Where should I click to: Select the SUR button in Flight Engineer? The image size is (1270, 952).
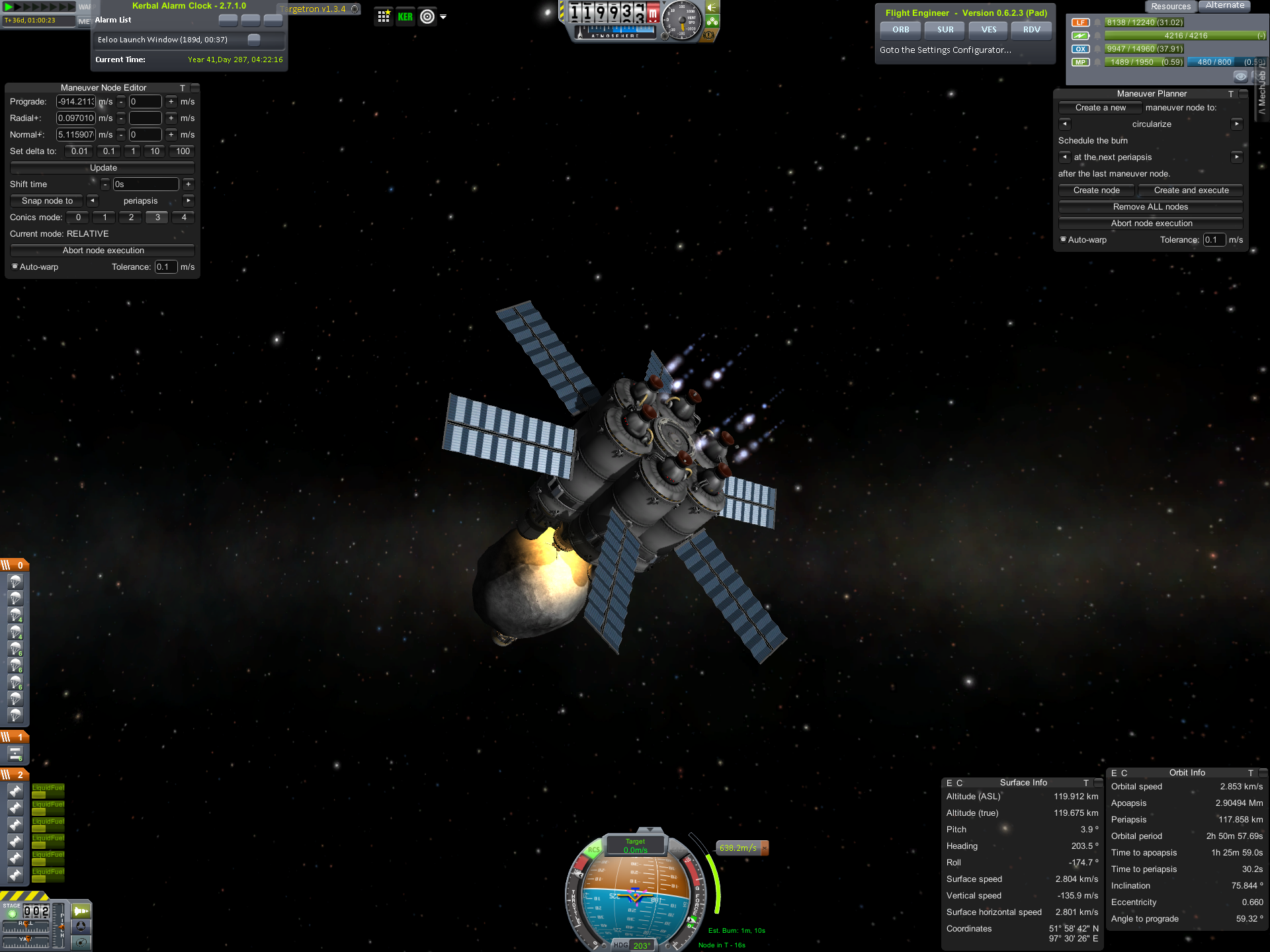945,30
